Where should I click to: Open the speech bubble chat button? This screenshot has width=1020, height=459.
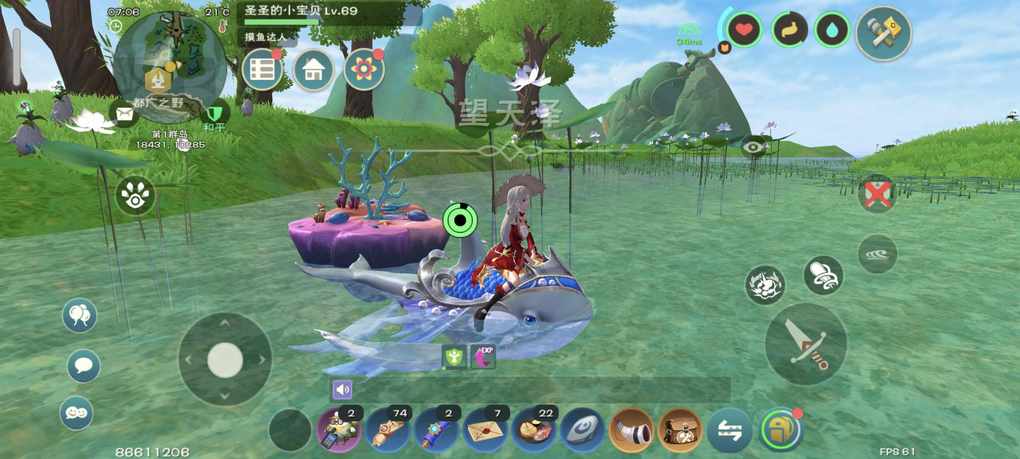pos(83,366)
